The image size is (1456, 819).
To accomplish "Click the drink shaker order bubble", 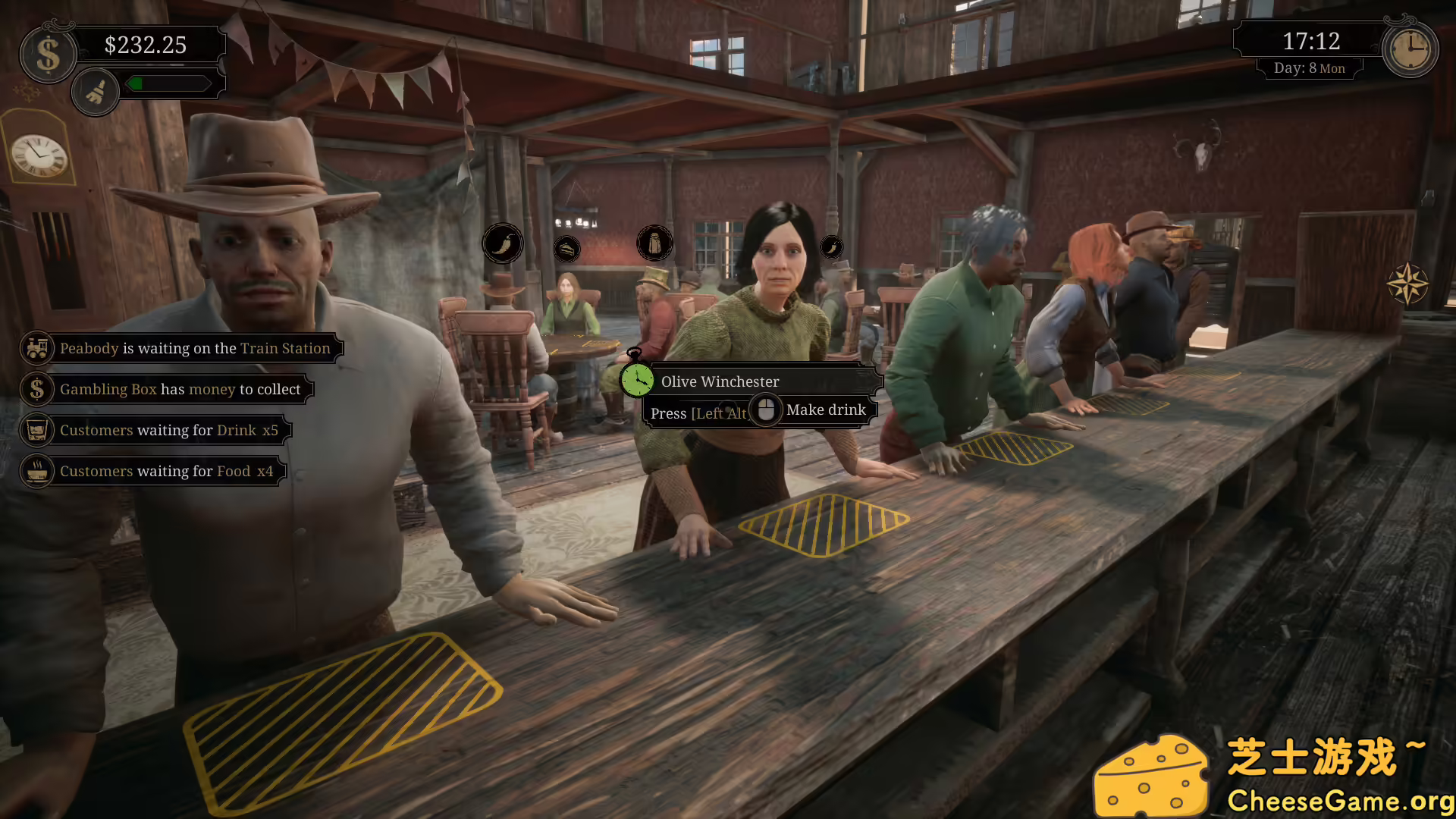I will 655,243.
